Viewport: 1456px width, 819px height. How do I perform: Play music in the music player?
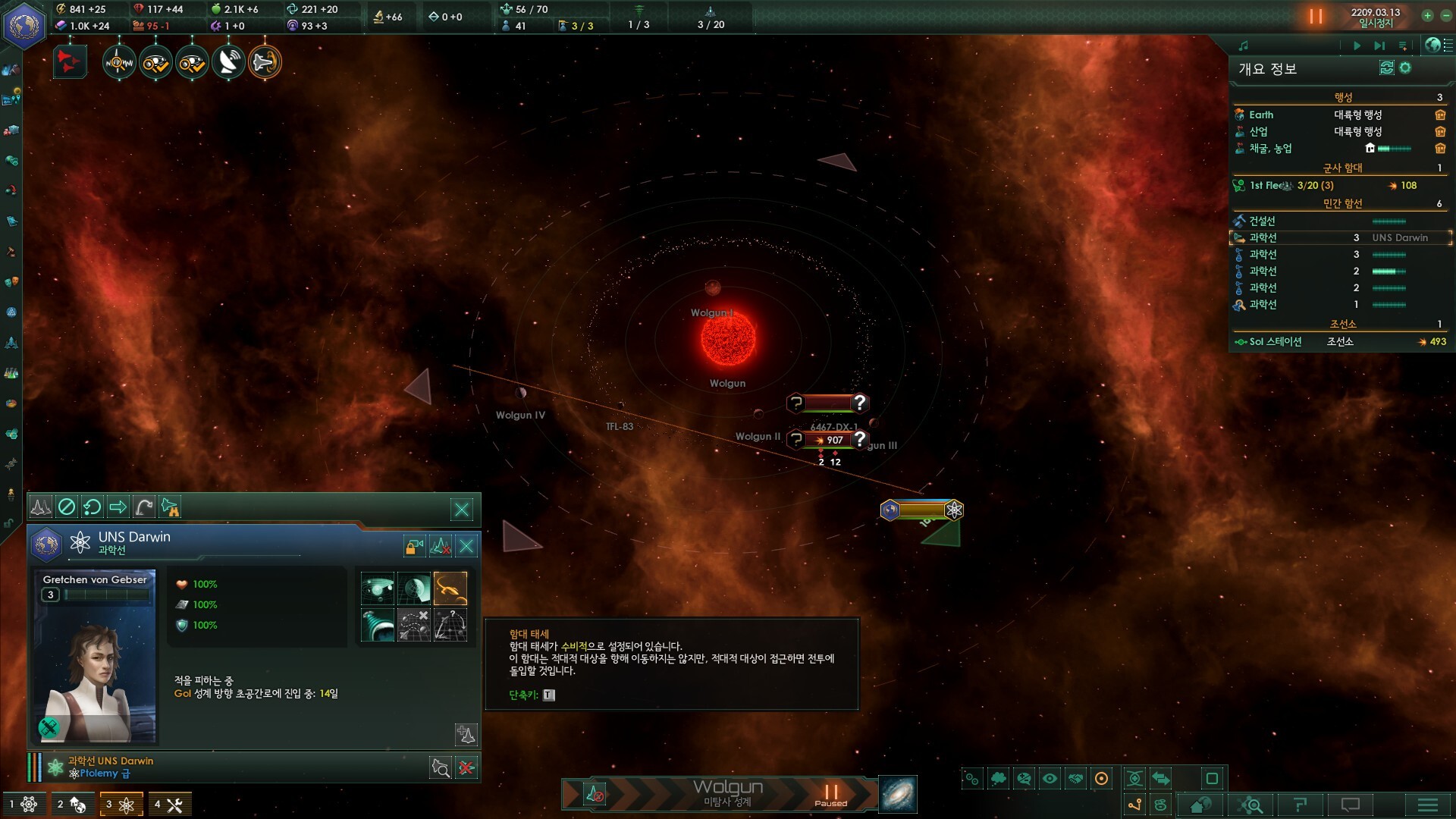(1357, 45)
